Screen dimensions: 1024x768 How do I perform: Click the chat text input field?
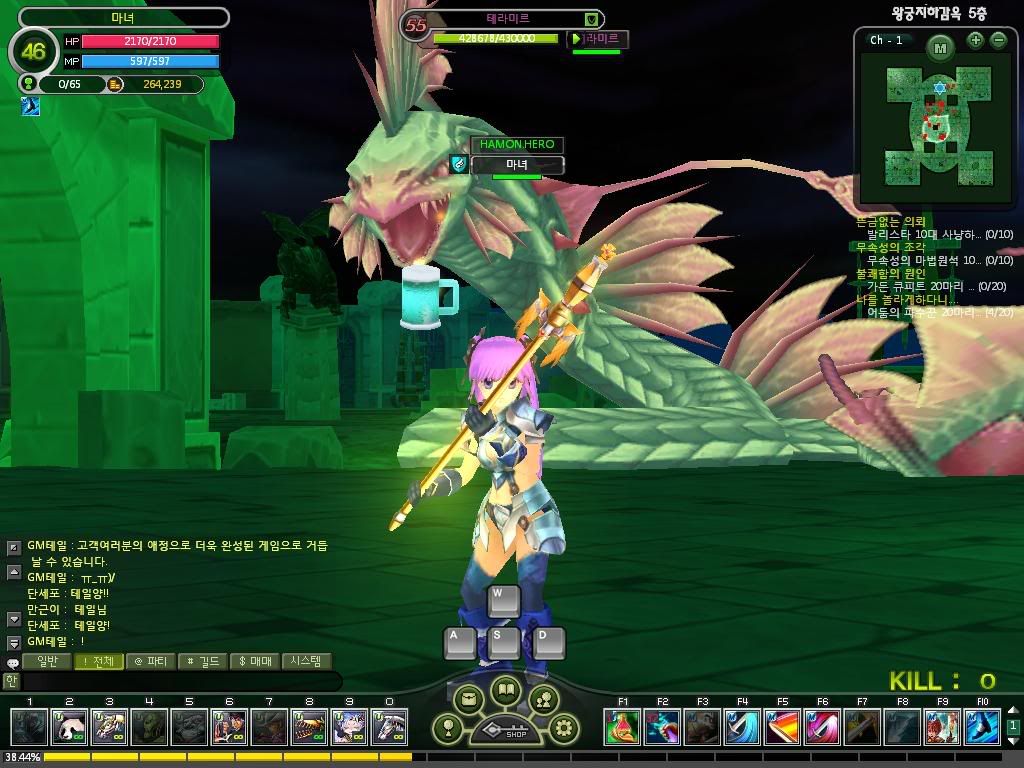pos(180,682)
